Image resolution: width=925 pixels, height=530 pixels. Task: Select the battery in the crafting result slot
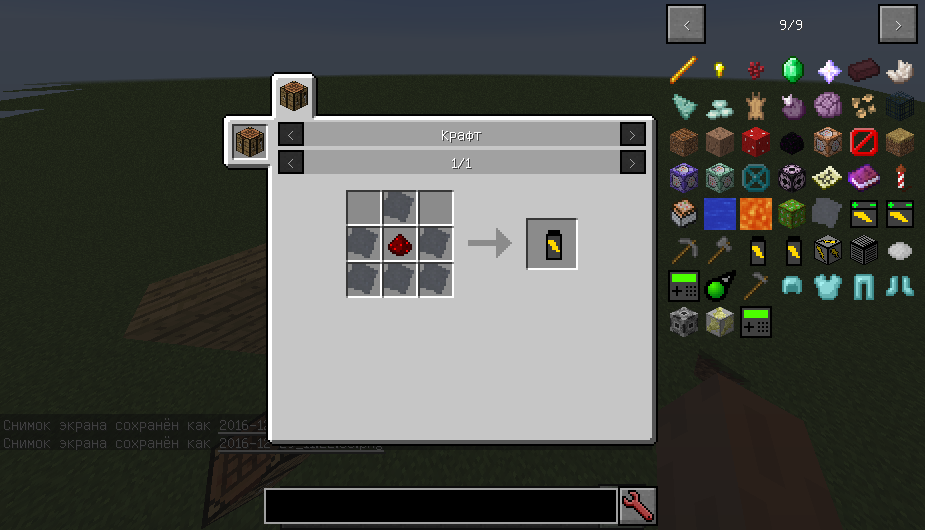[552, 244]
